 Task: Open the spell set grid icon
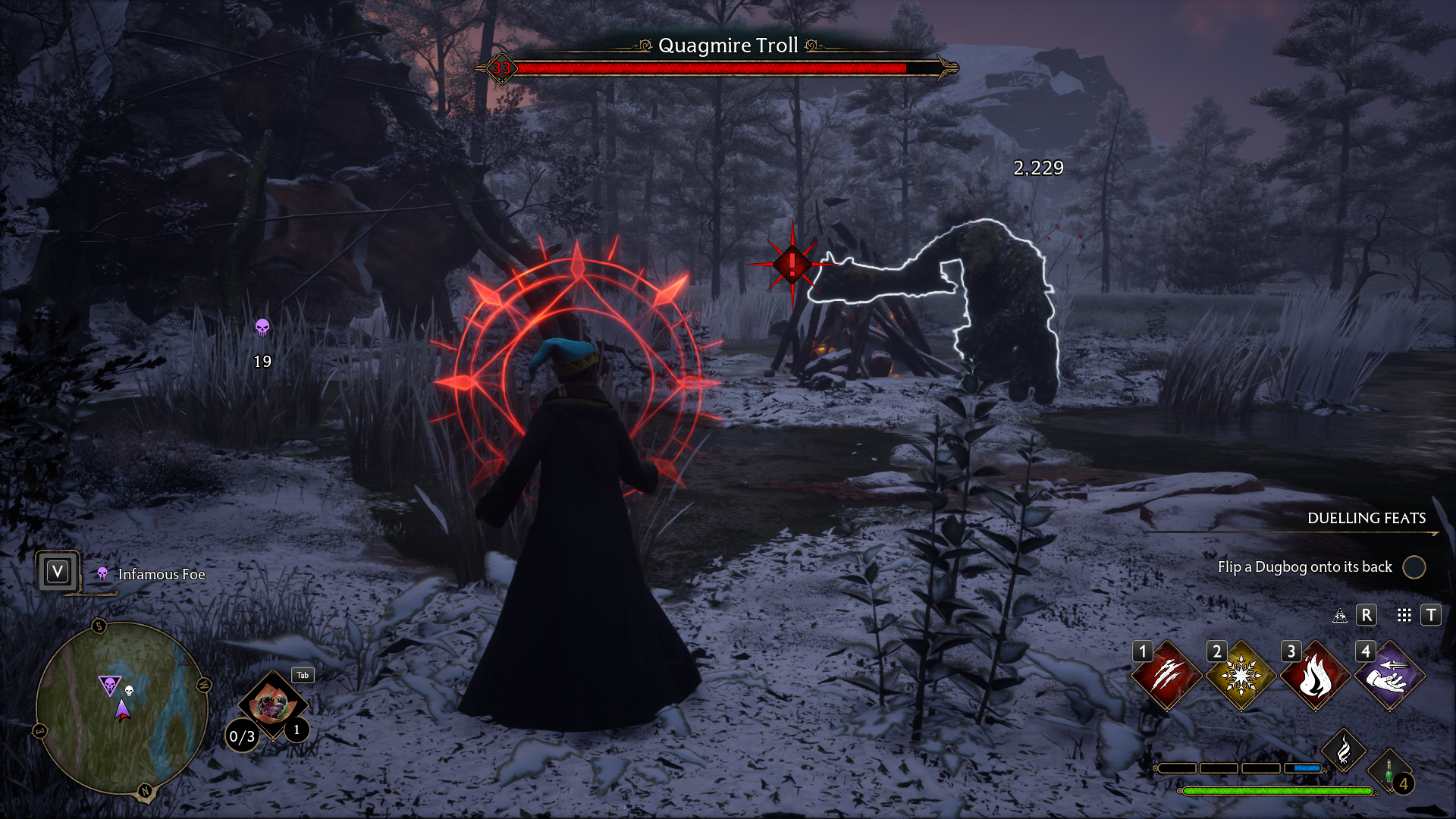(x=1404, y=615)
